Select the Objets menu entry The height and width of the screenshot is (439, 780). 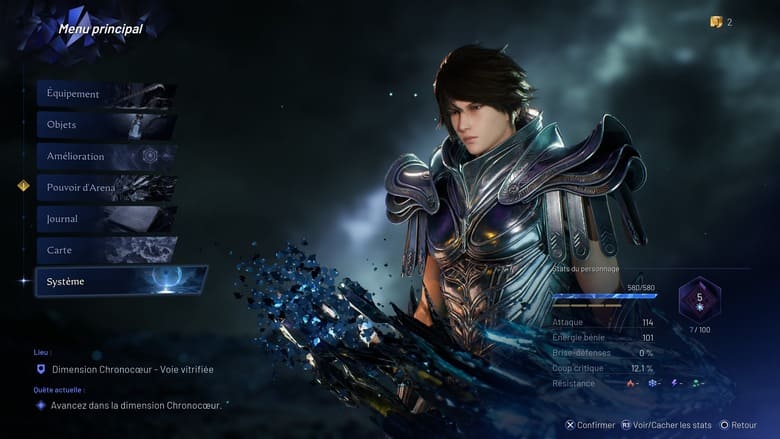[x=106, y=125]
